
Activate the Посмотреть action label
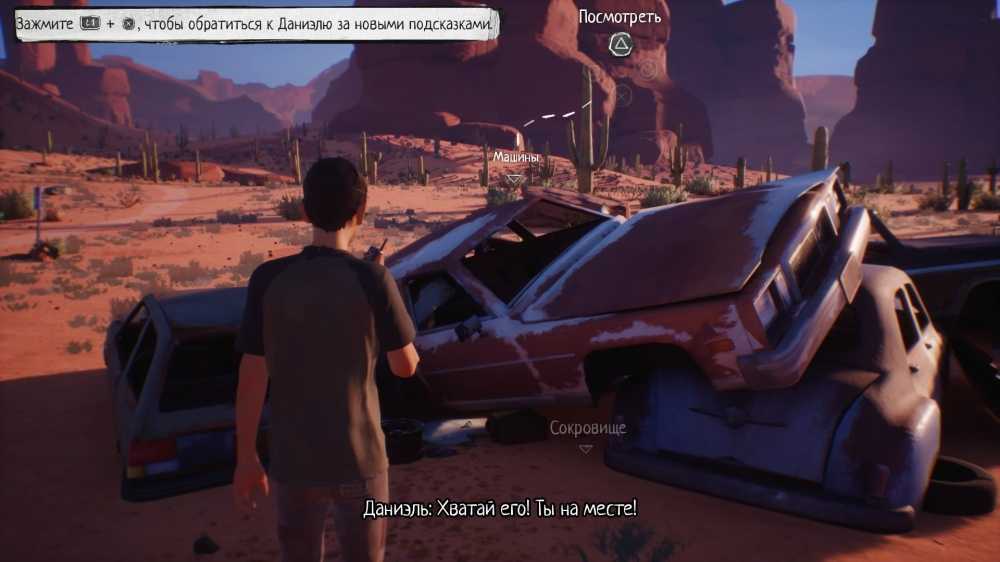(620, 17)
